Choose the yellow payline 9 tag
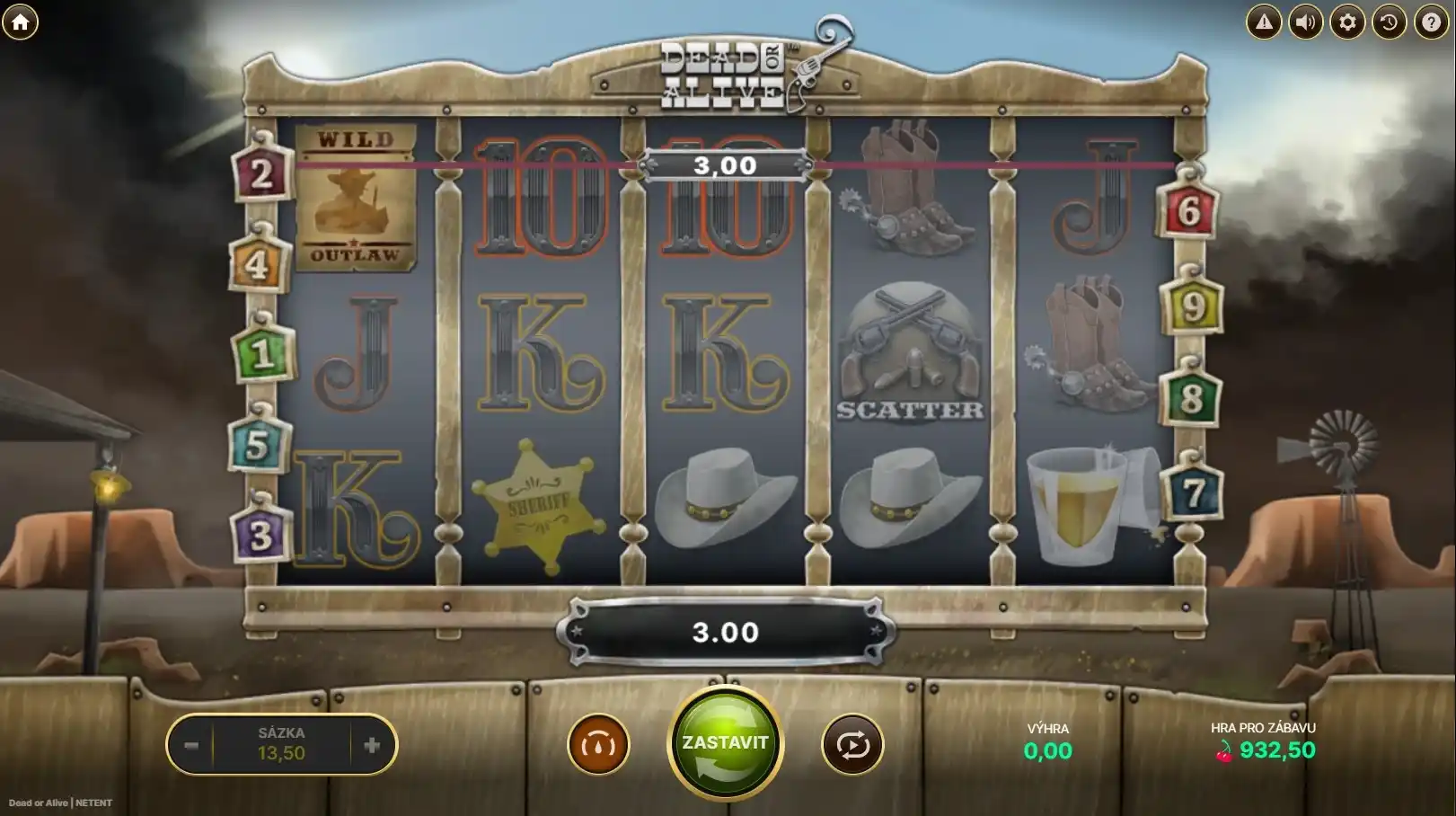This screenshot has height=816, width=1456. (1193, 307)
